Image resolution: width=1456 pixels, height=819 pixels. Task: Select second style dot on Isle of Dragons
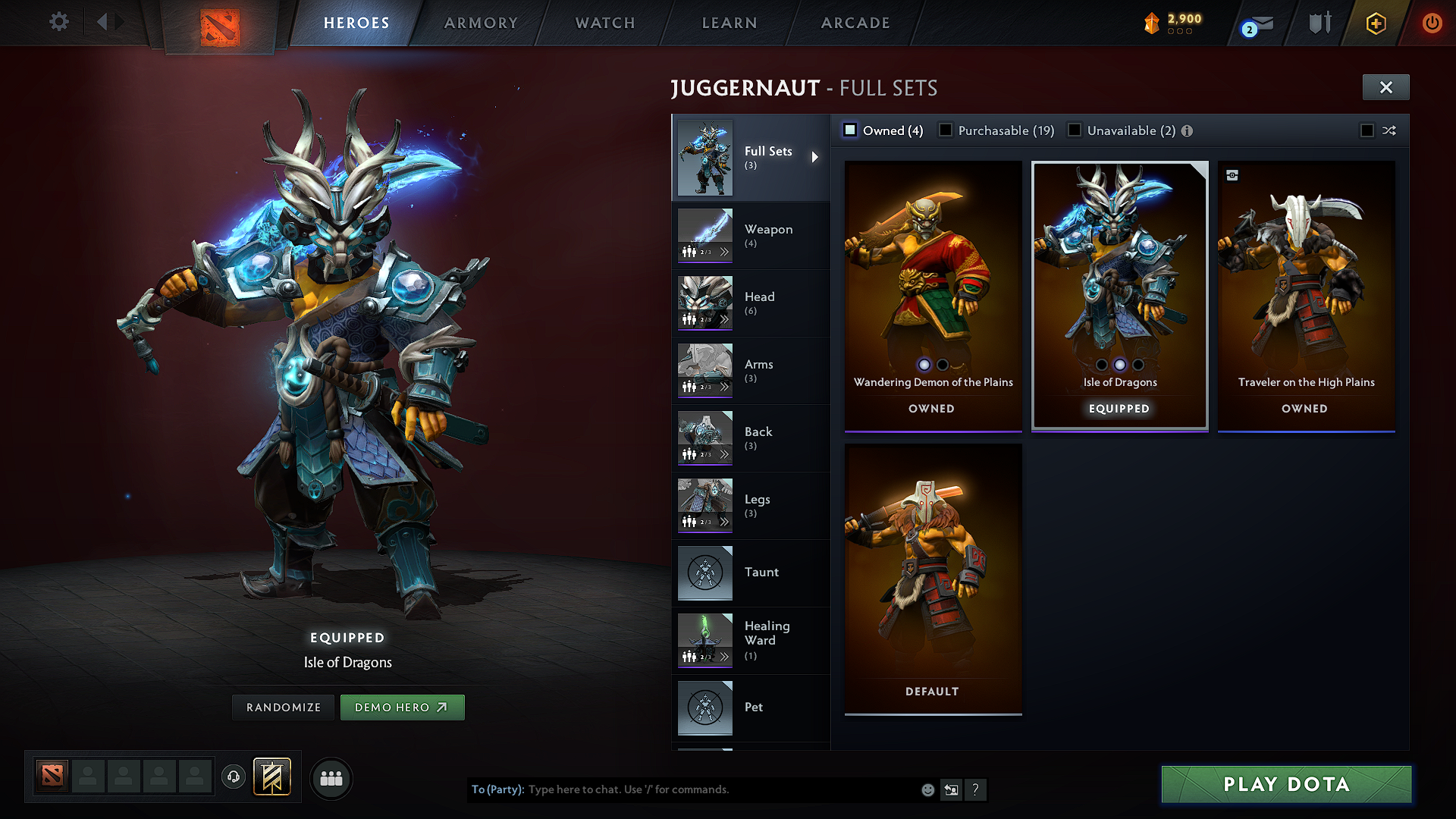tap(1119, 364)
